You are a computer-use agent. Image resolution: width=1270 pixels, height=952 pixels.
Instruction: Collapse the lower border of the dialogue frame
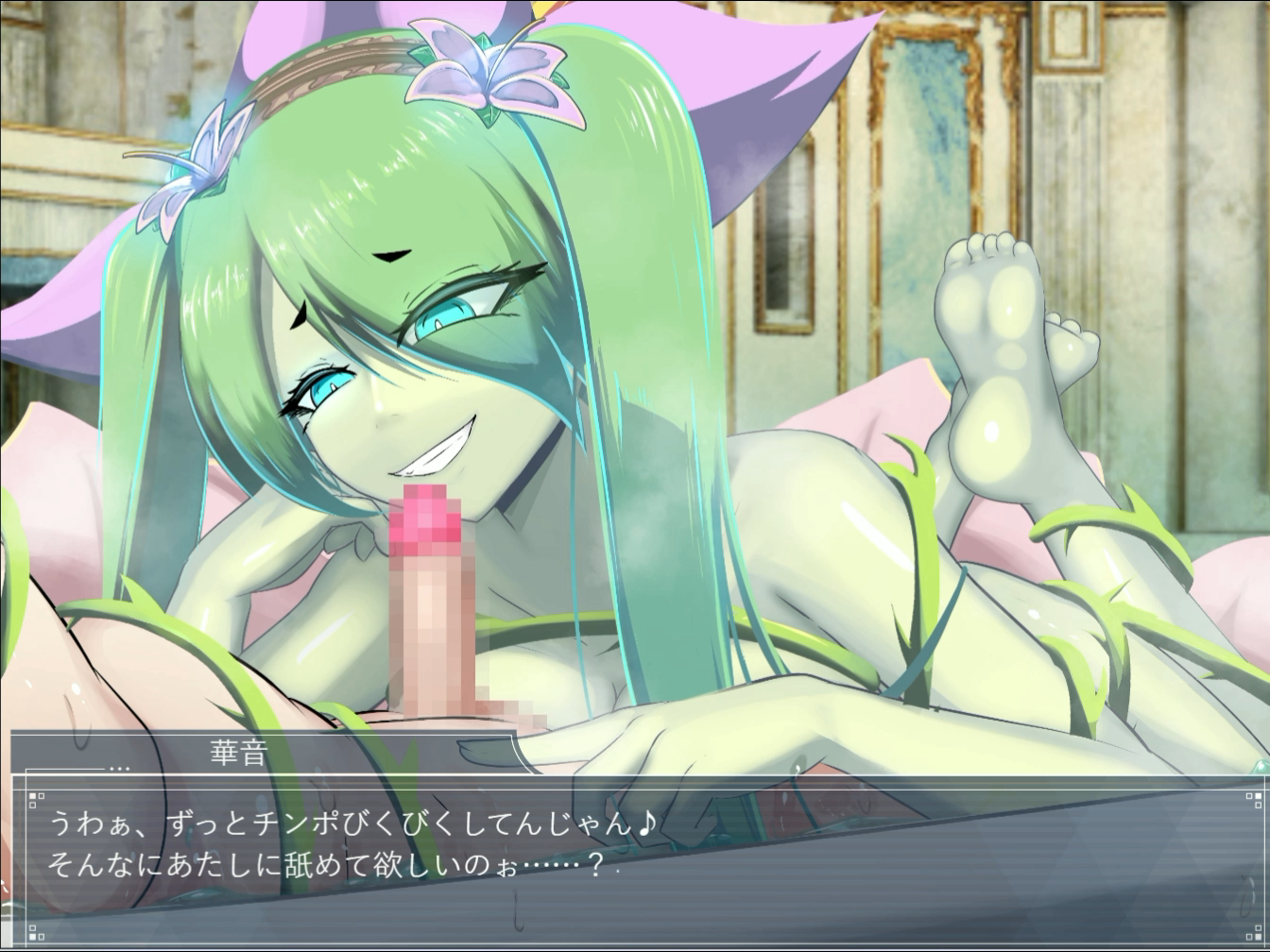(633, 944)
